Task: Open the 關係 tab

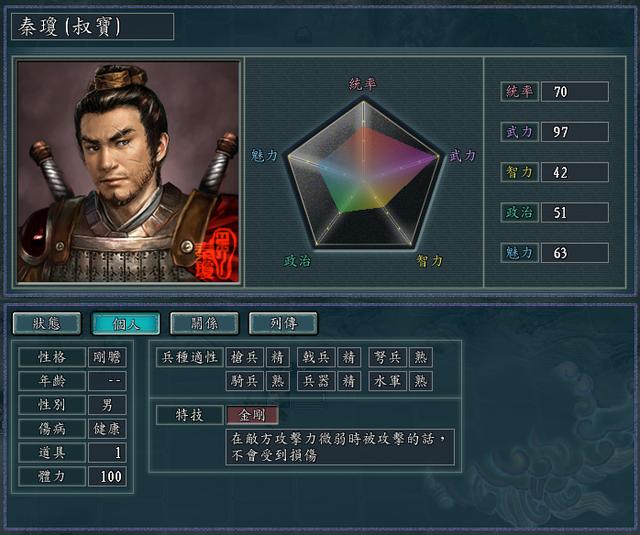Action: 204,323
